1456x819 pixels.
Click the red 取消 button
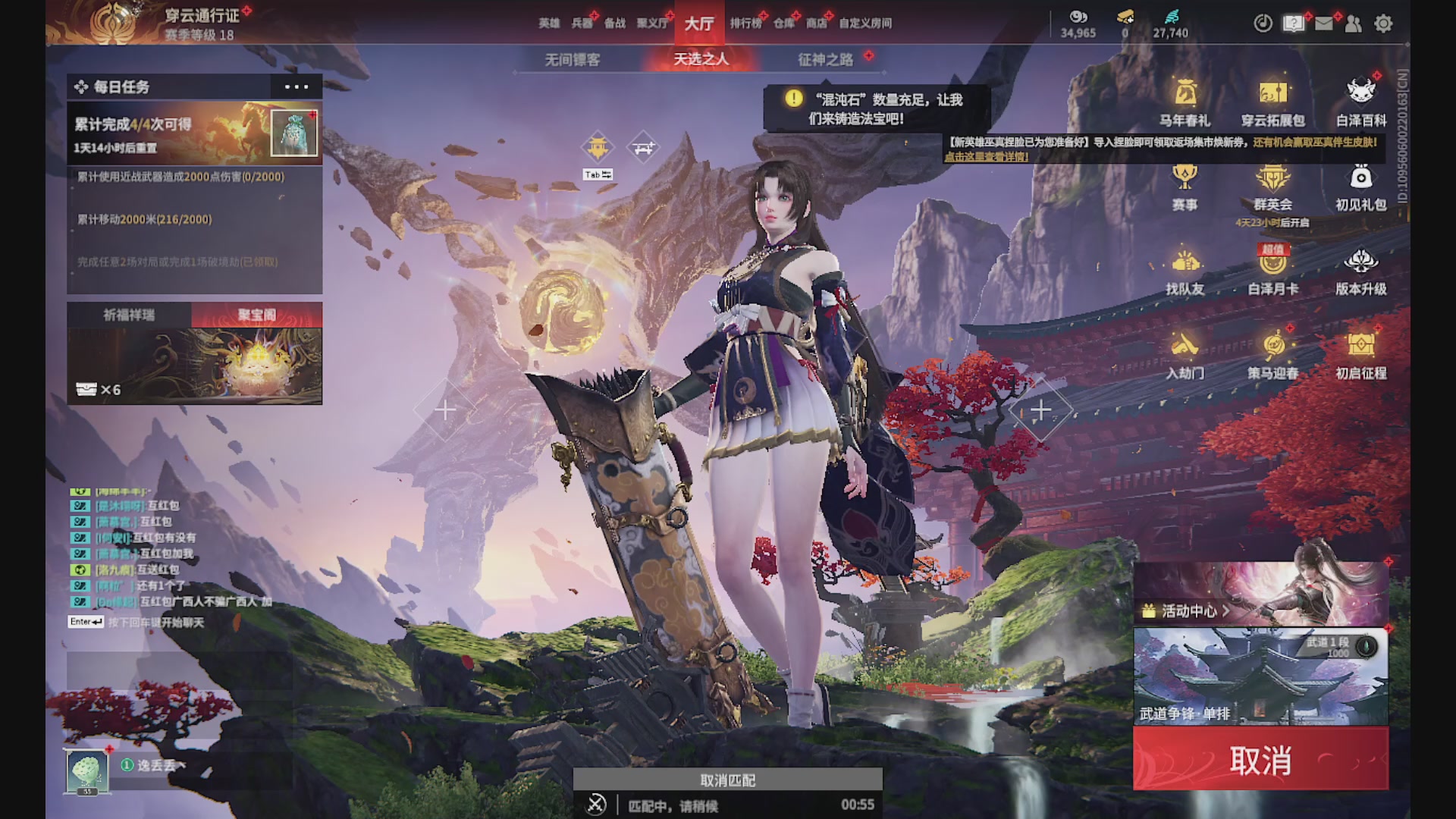tap(1259, 759)
